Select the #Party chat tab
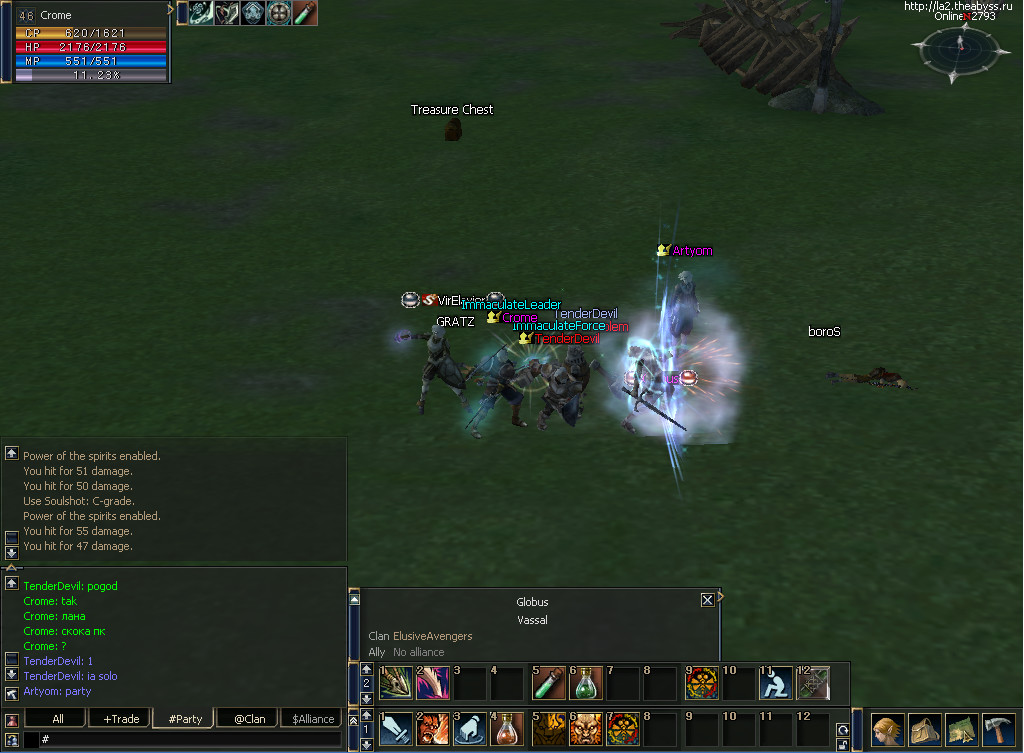The width and height of the screenshot is (1024, 753). pos(185,718)
